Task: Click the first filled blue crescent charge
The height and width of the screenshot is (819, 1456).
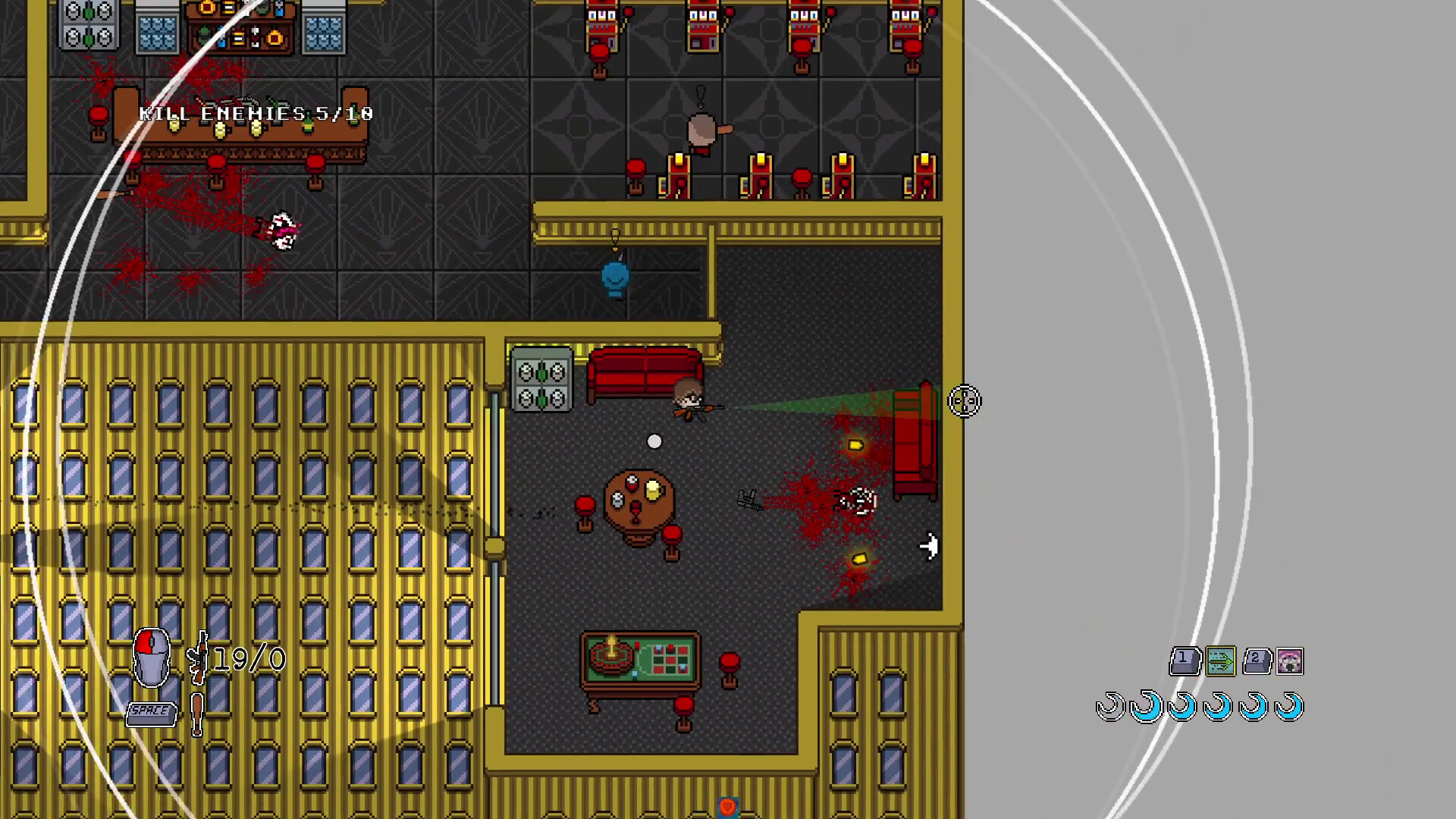Action: (x=1146, y=708)
